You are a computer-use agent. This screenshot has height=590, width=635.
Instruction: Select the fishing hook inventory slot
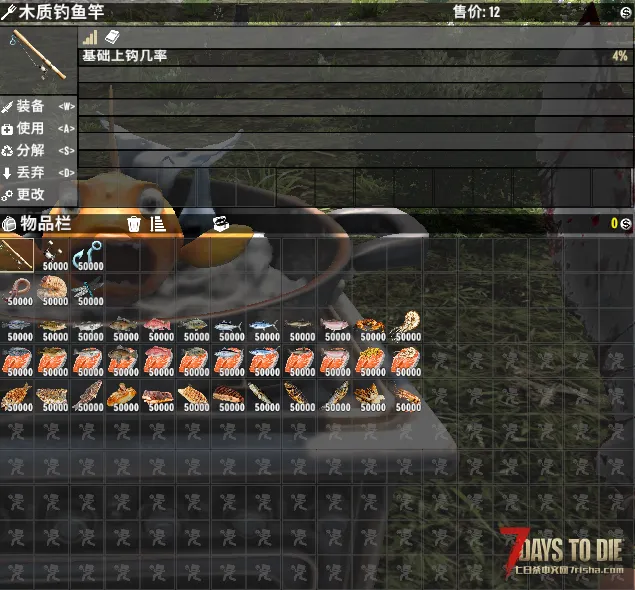pyautogui.click(x=89, y=255)
